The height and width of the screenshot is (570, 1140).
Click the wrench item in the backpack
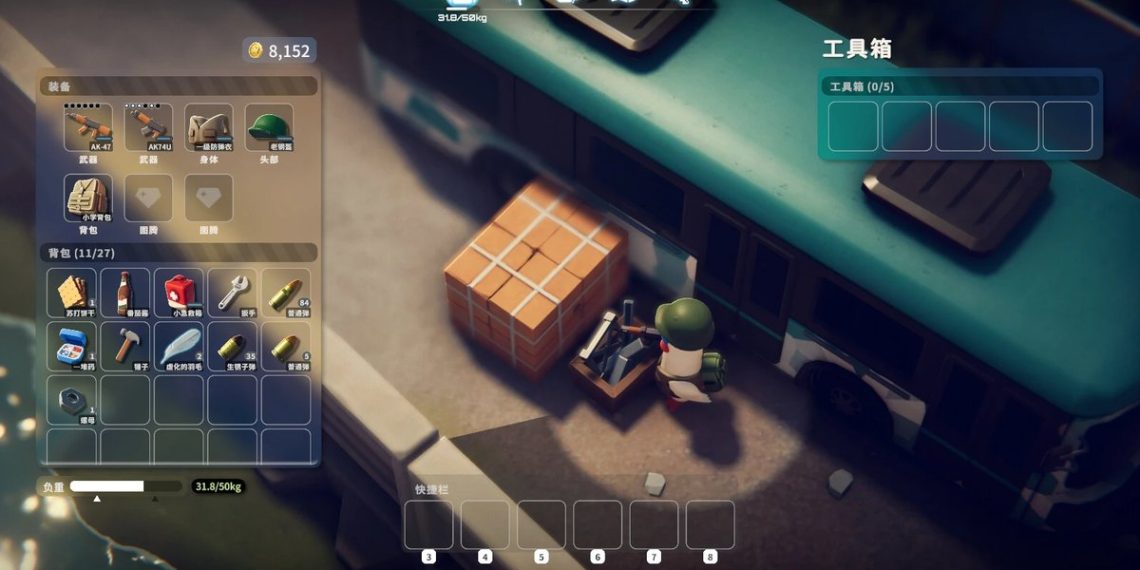point(232,293)
